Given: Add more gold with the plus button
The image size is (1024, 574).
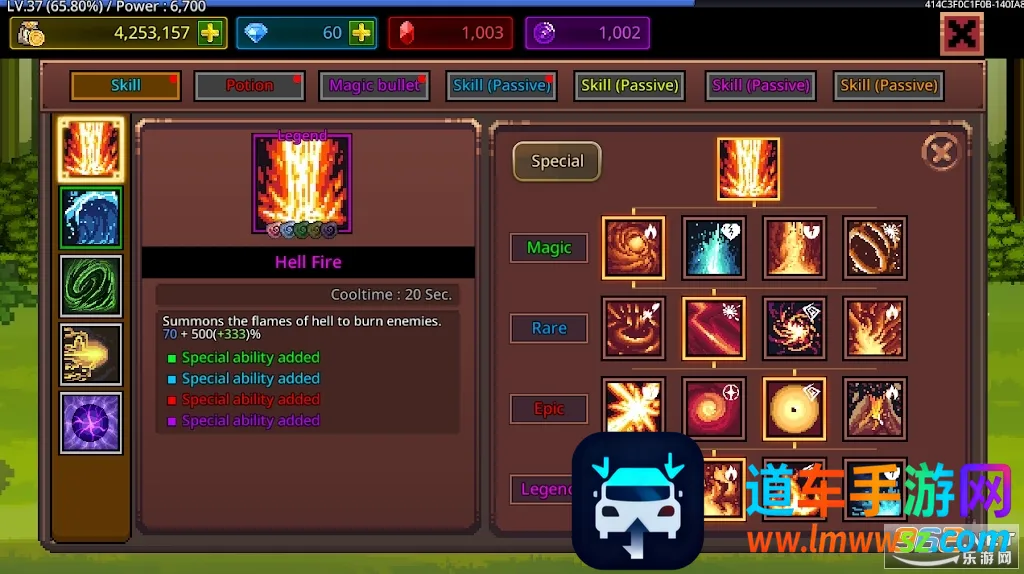Looking at the screenshot, I should point(210,33).
